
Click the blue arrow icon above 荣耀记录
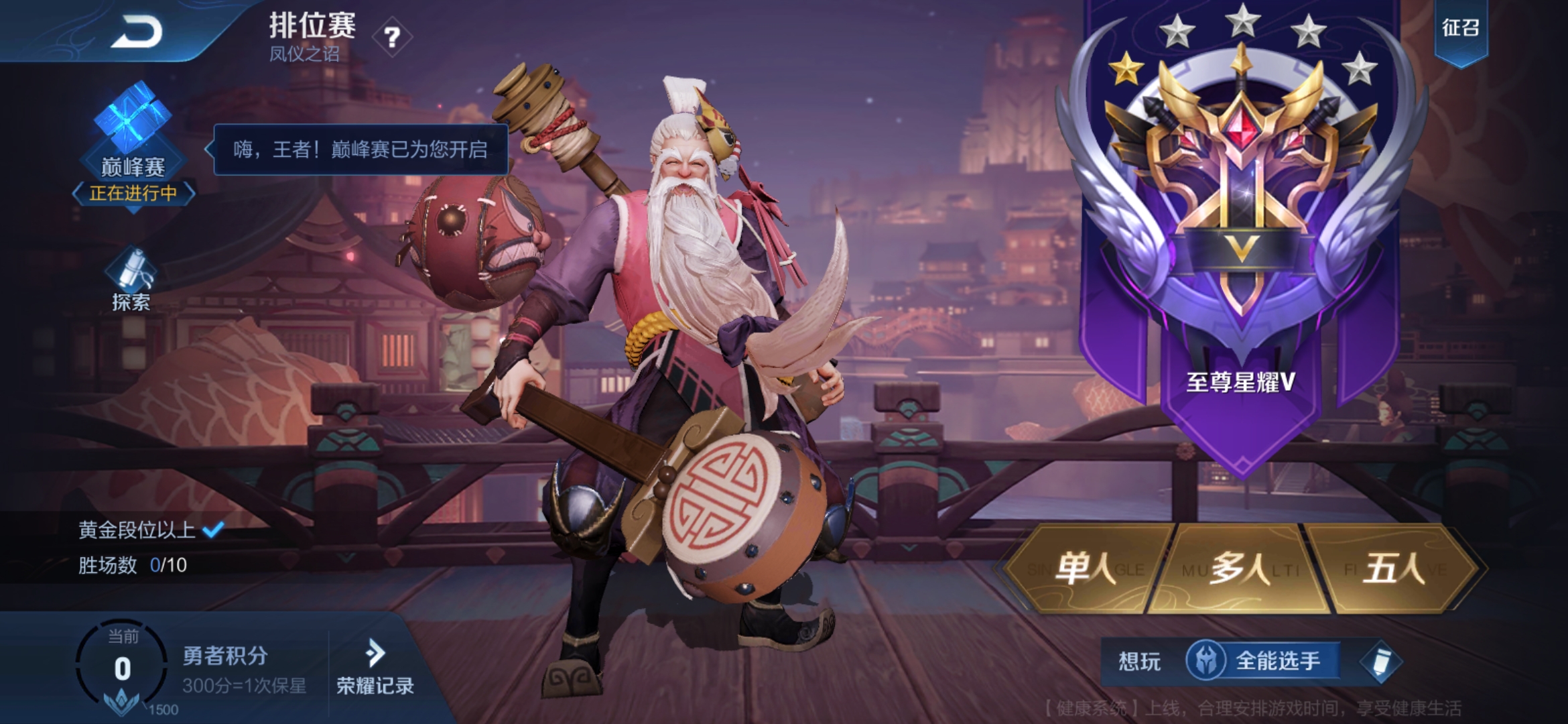click(375, 654)
